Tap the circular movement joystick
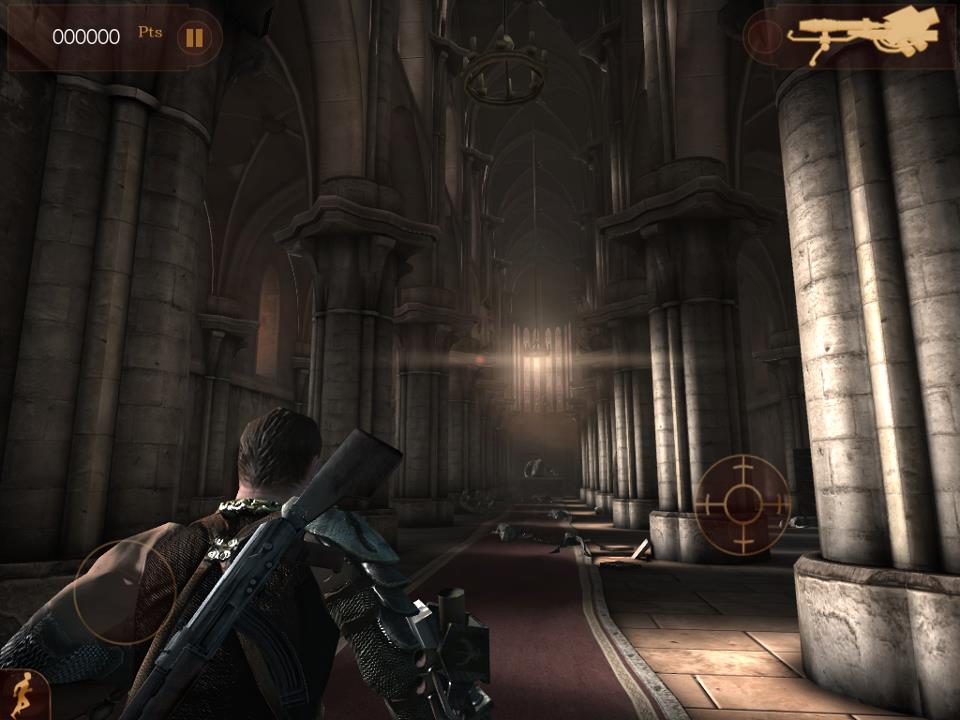The width and height of the screenshot is (960, 720). click(124, 592)
